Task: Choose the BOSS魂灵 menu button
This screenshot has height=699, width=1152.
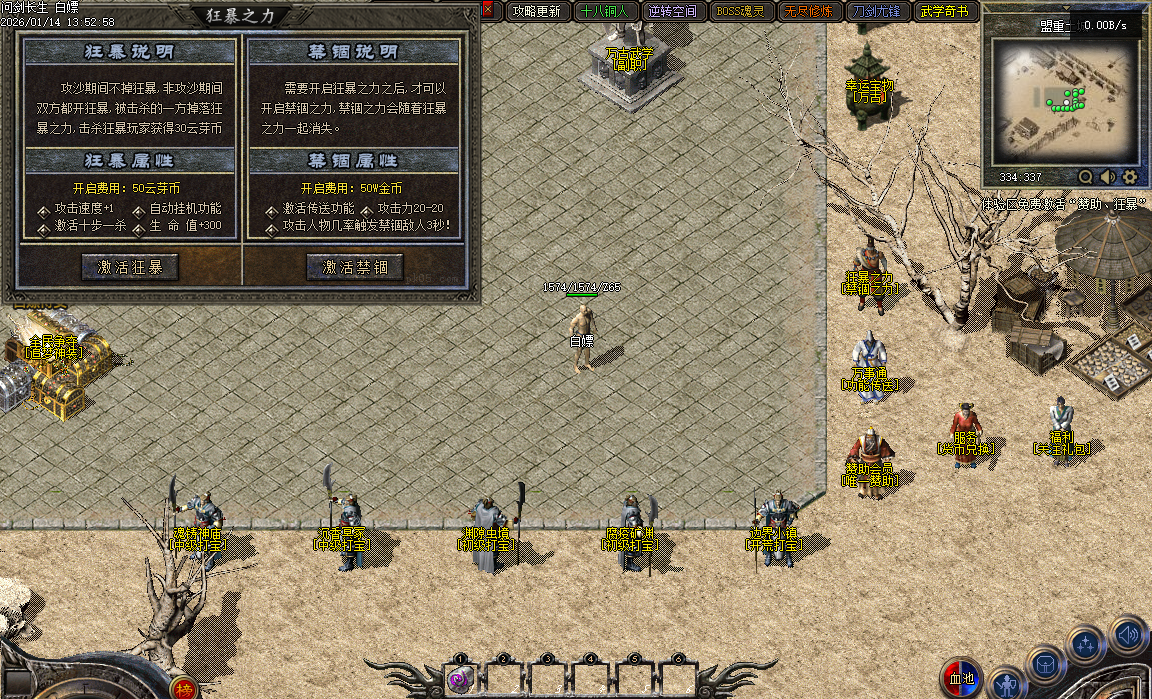Action: click(x=740, y=11)
